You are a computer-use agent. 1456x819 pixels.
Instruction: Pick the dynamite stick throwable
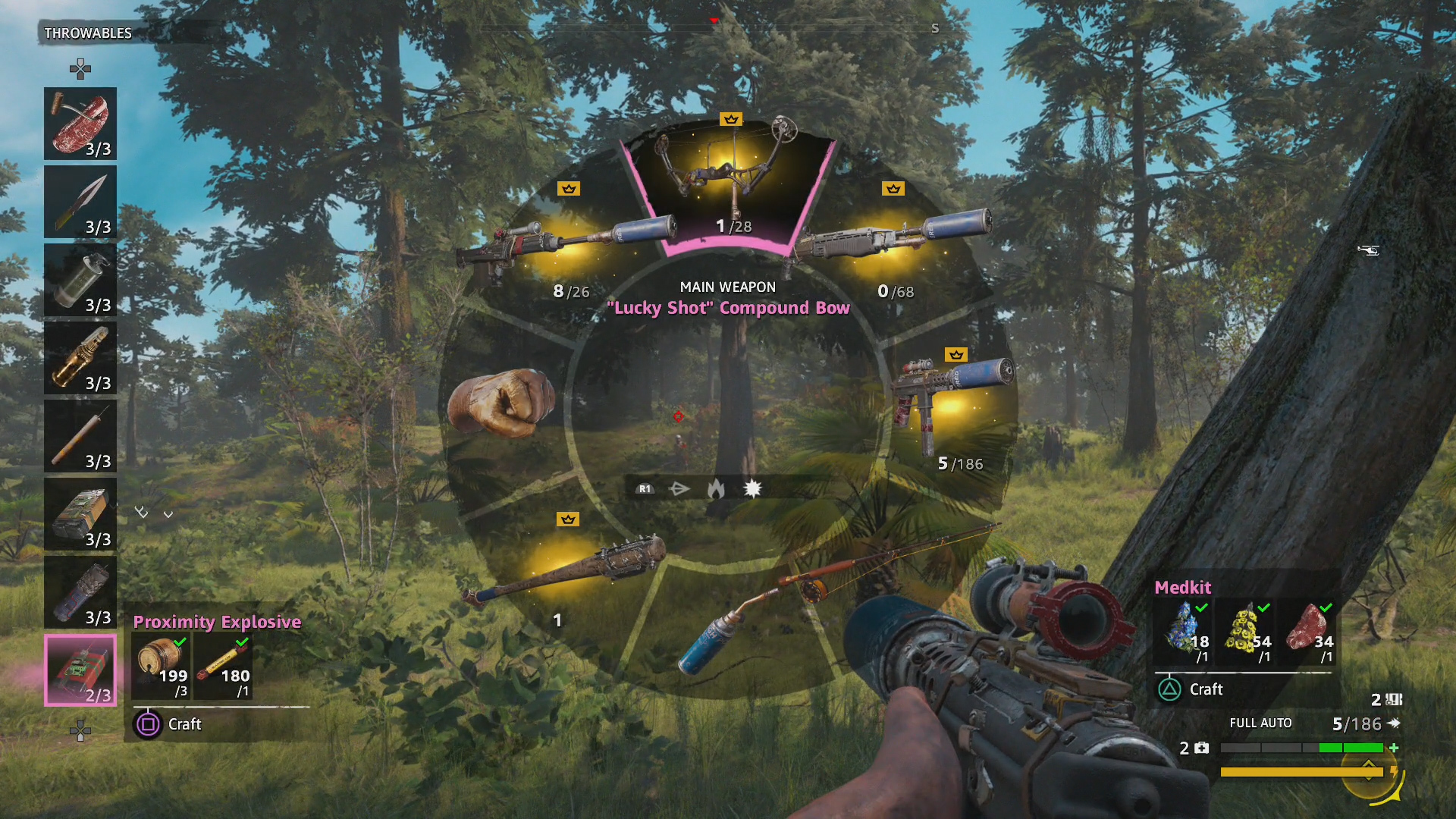pos(80,436)
